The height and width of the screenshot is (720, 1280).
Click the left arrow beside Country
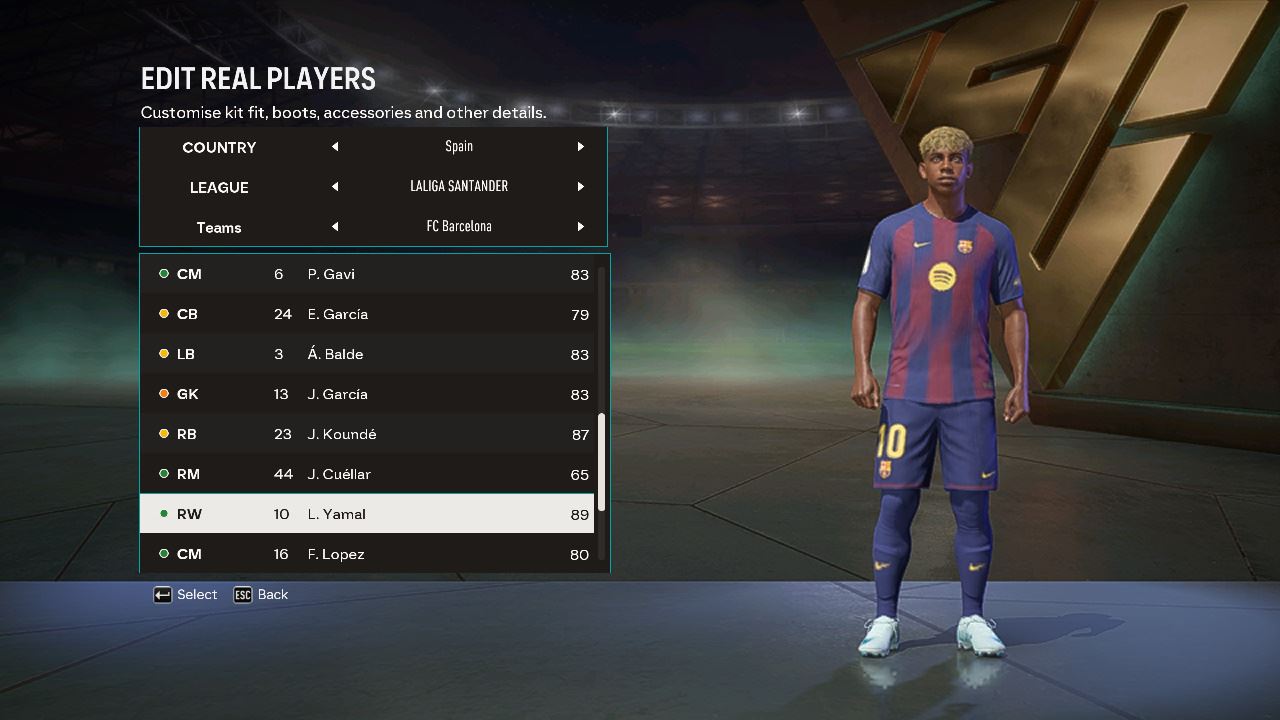pos(335,147)
